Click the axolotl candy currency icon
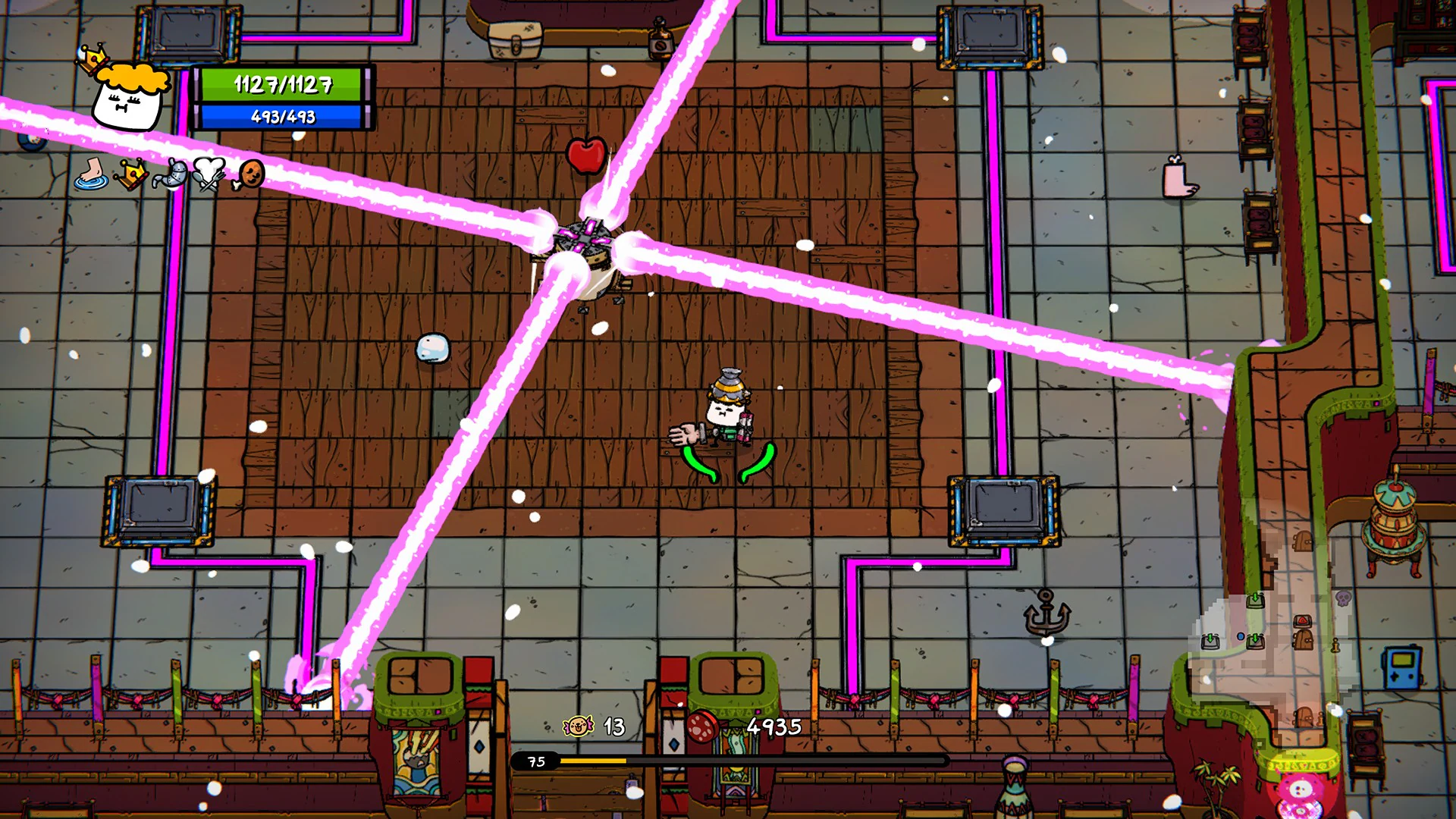Screen dimensions: 1456x819 (578, 727)
